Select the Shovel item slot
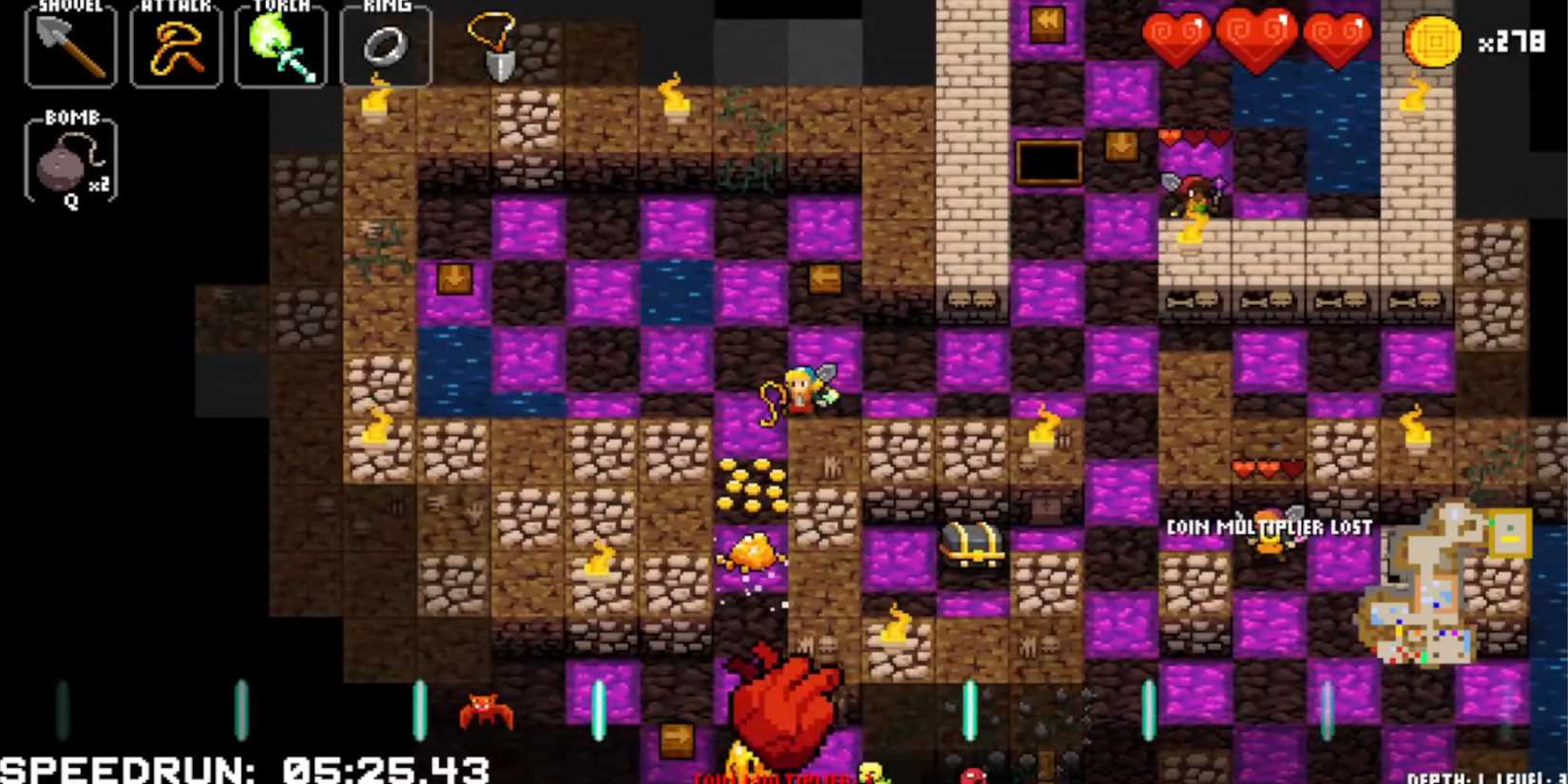The height and width of the screenshot is (784, 1568). tap(69, 46)
